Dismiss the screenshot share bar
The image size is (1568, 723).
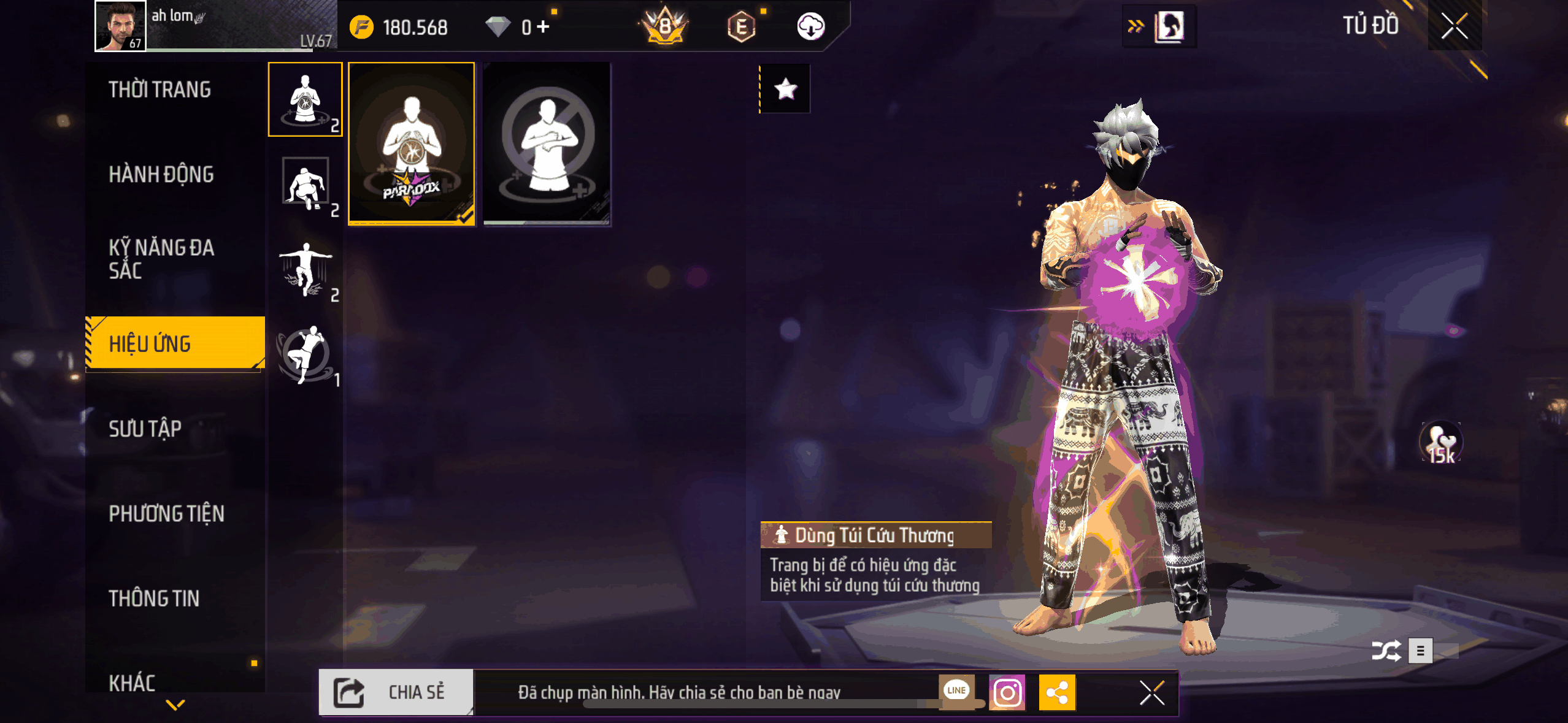coord(1151,693)
